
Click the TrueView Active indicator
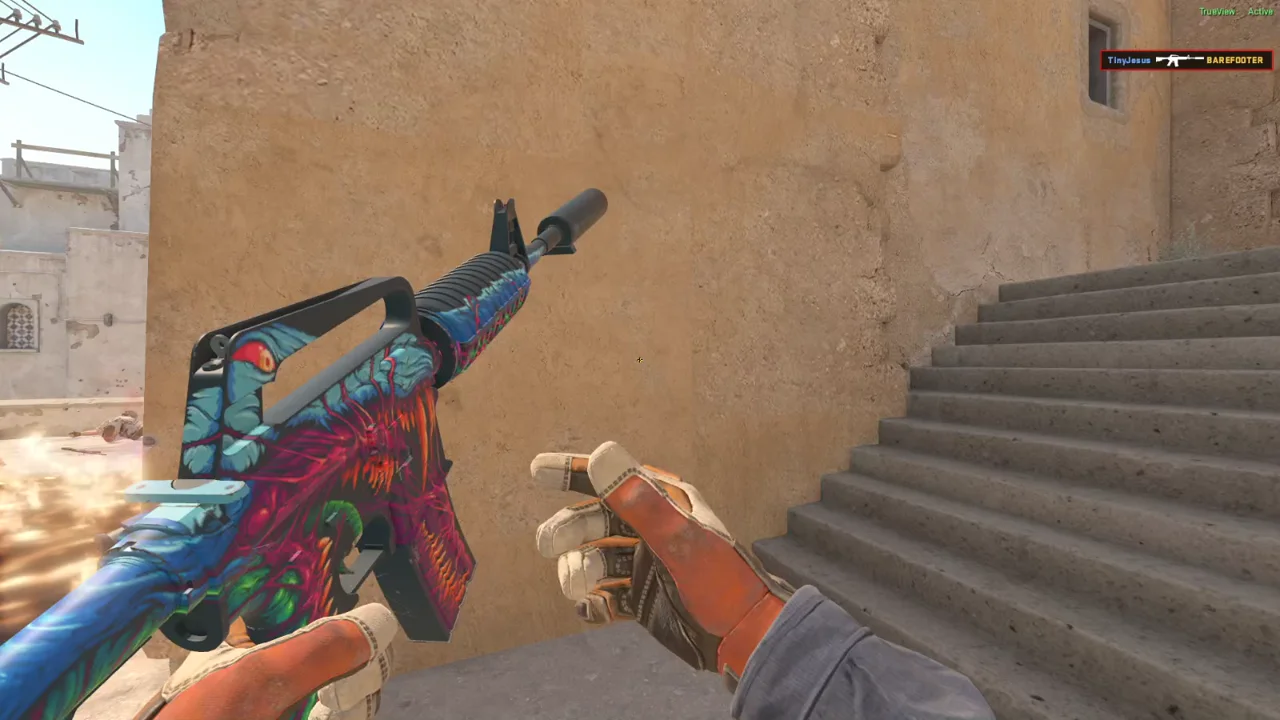[1235, 12]
